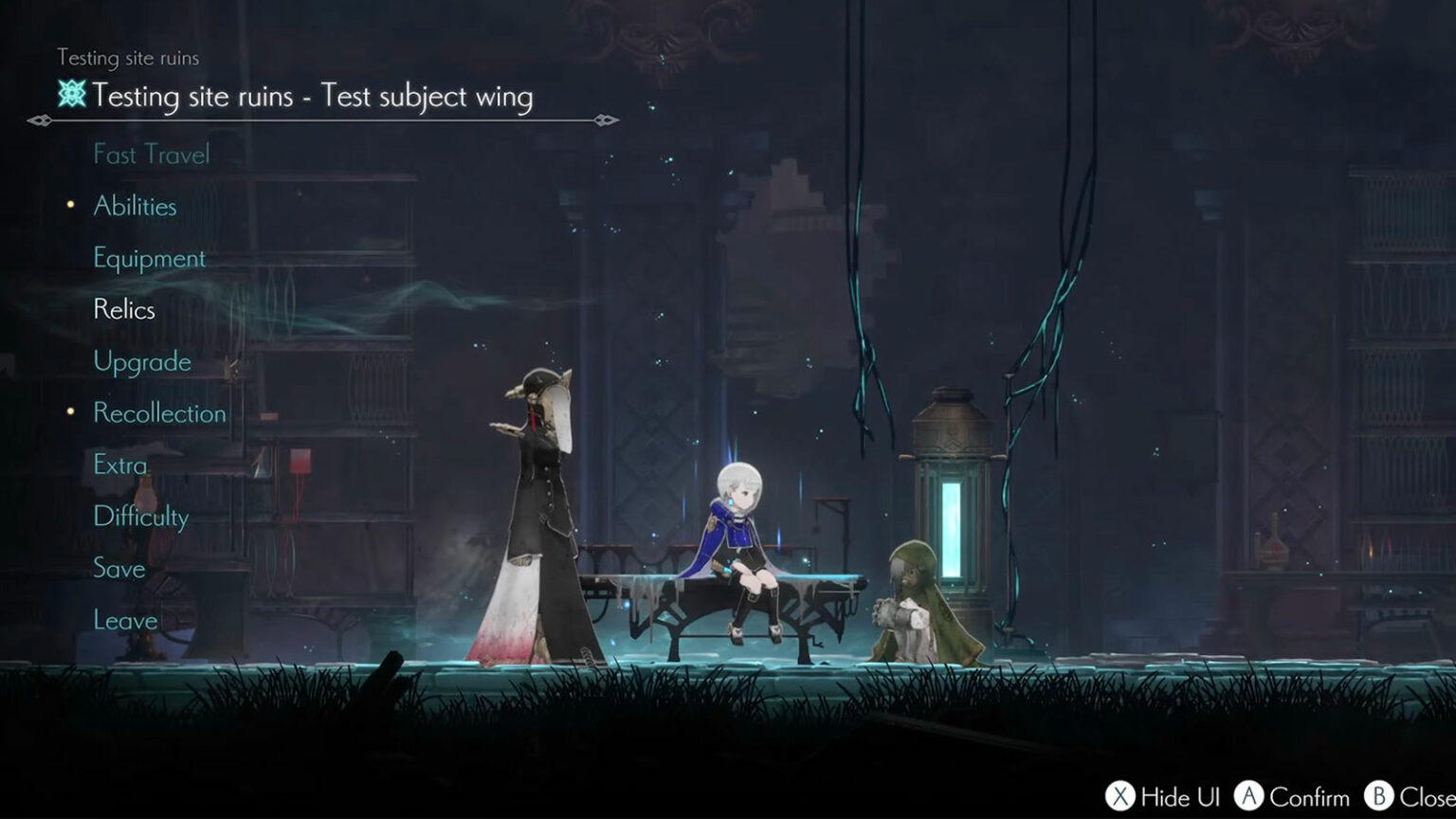This screenshot has height=819, width=1456.
Task: Select the Extra menu entry
Action: pyautogui.click(x=118, y=464)
